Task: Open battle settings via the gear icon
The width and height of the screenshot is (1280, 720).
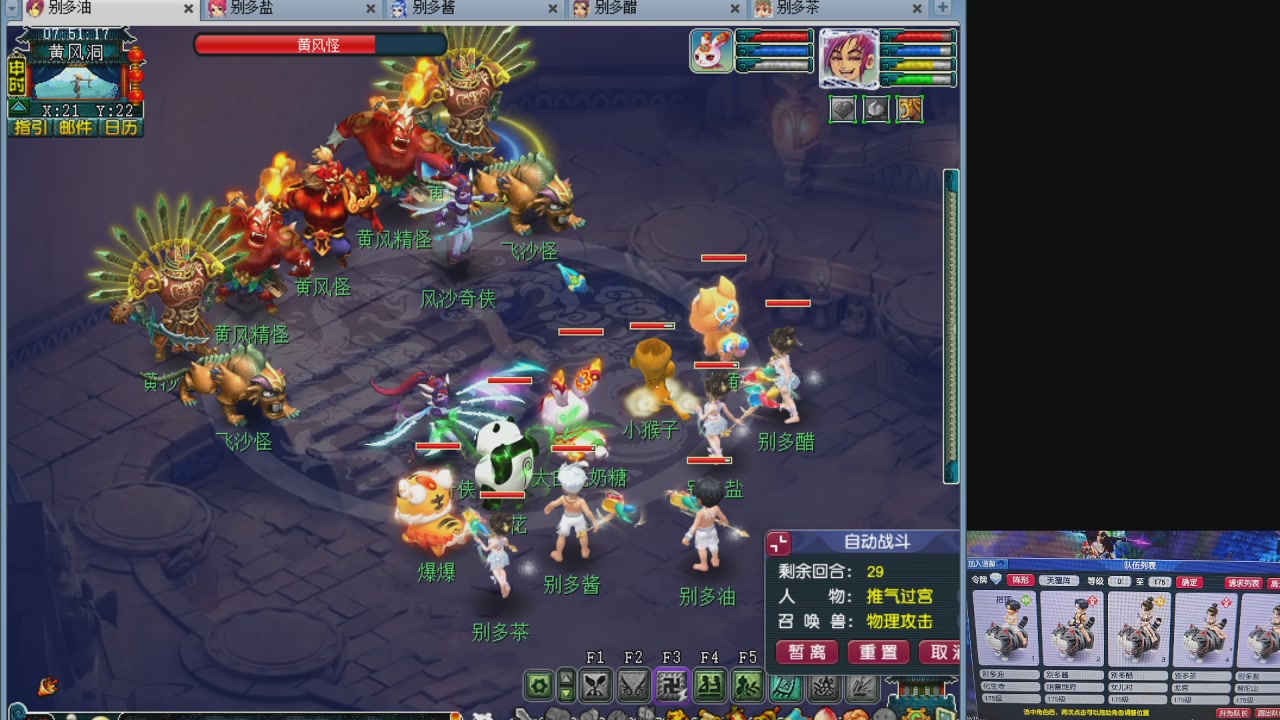Action: [x=539, y=686]
